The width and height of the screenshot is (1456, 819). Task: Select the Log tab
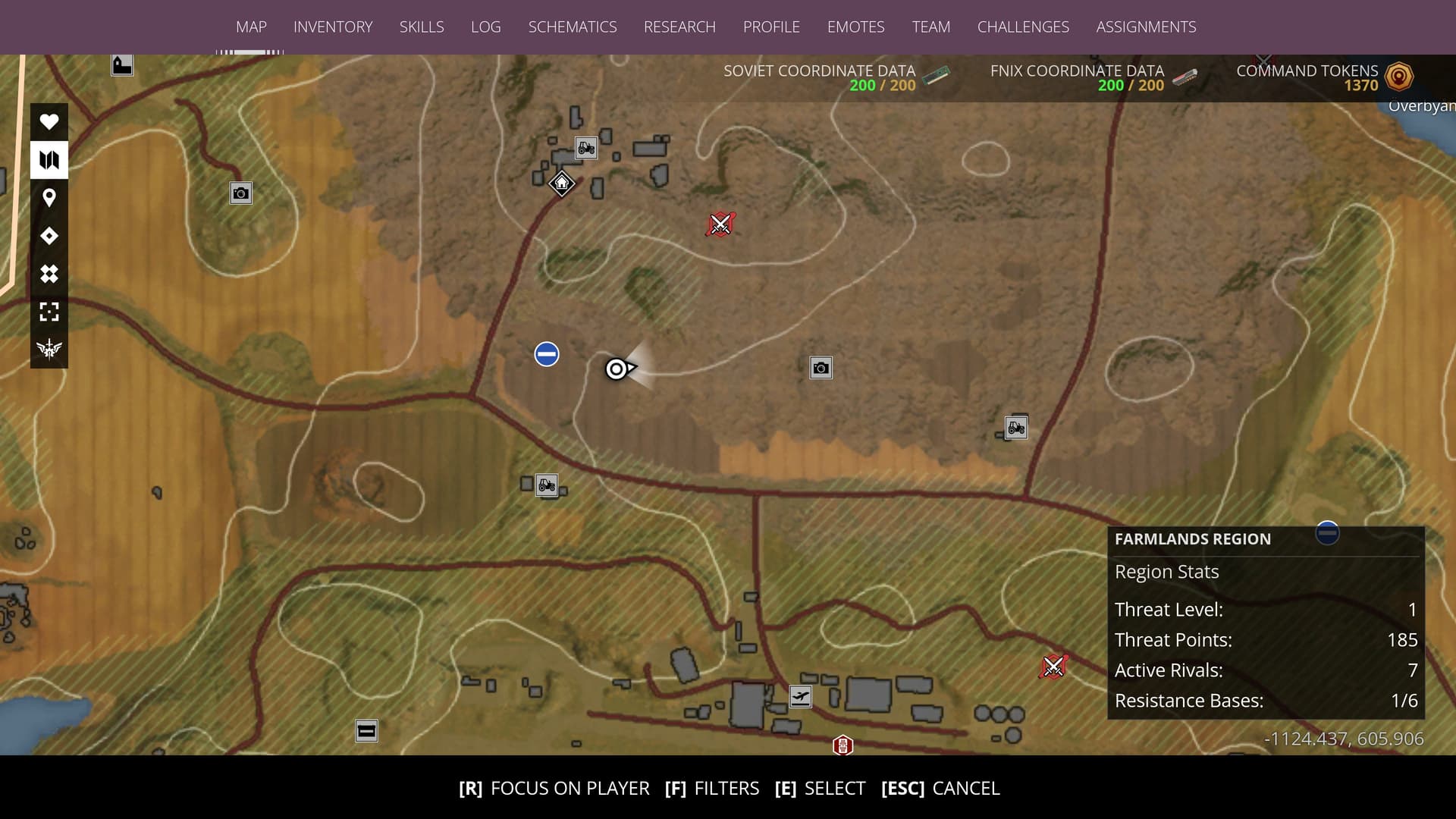[485, 27]
